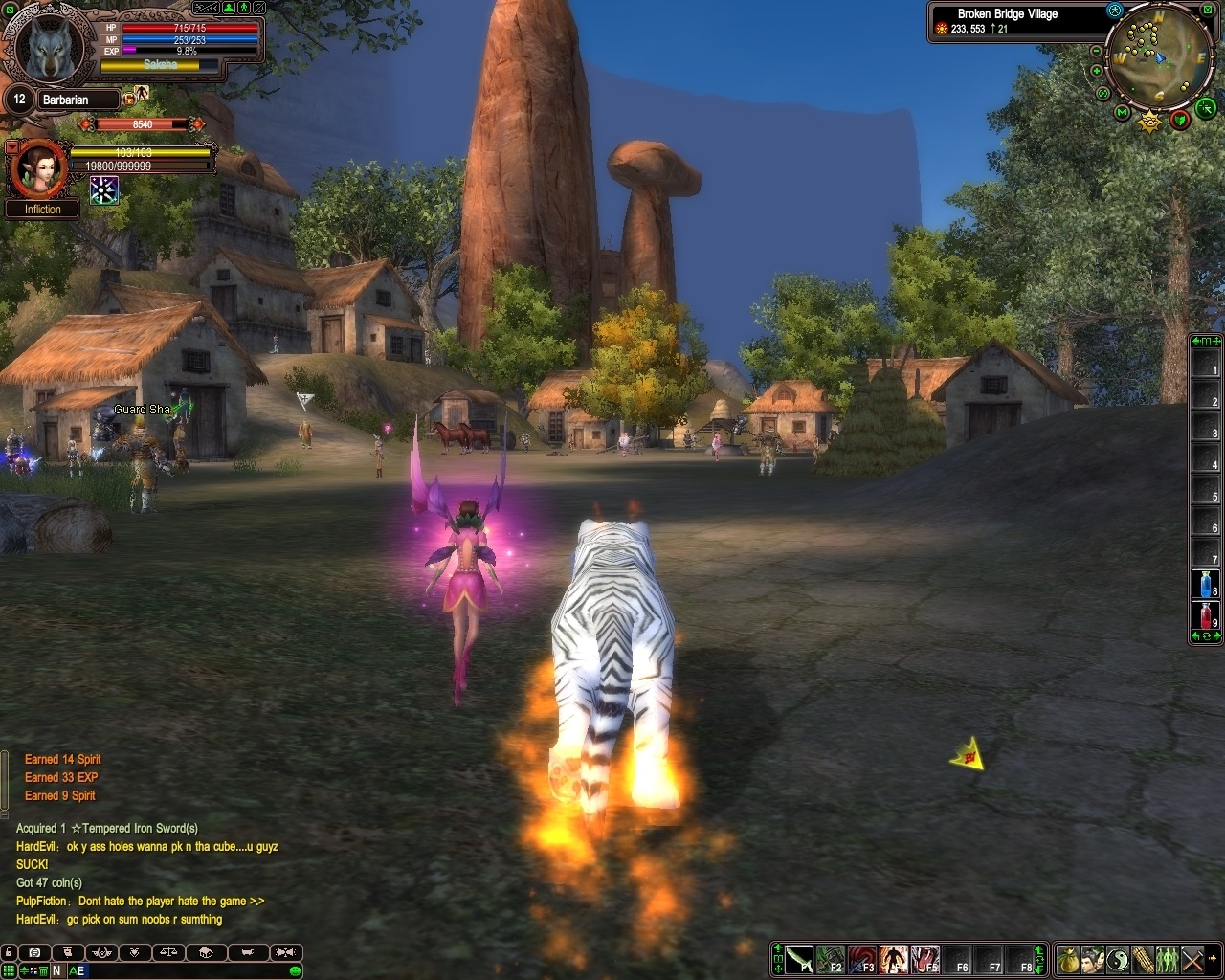The image size is (1225, 980).
Task: Open the green team figures icon
Action: 1168,958
